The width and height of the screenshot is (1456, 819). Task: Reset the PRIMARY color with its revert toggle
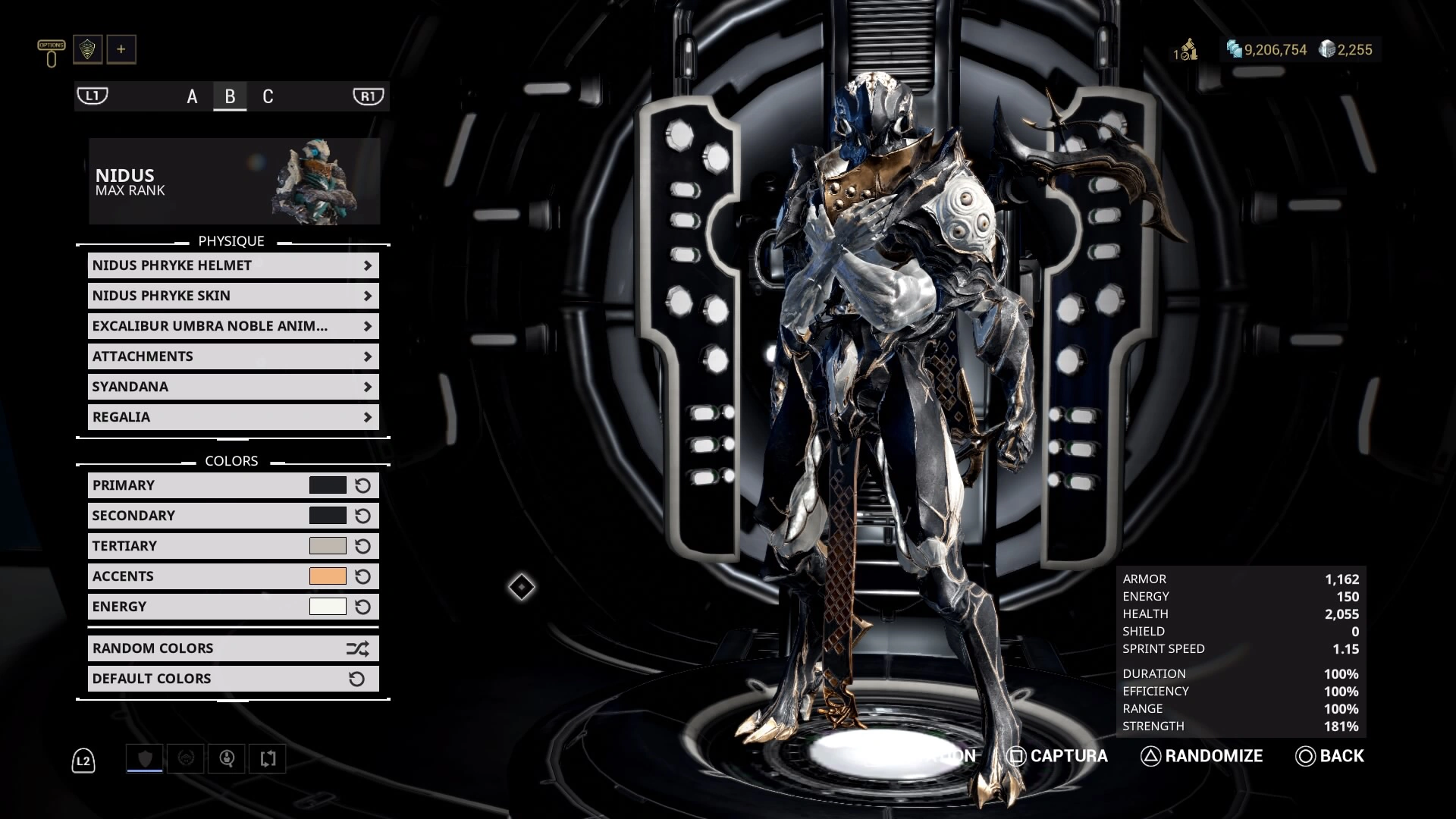[x=362, y=485]
